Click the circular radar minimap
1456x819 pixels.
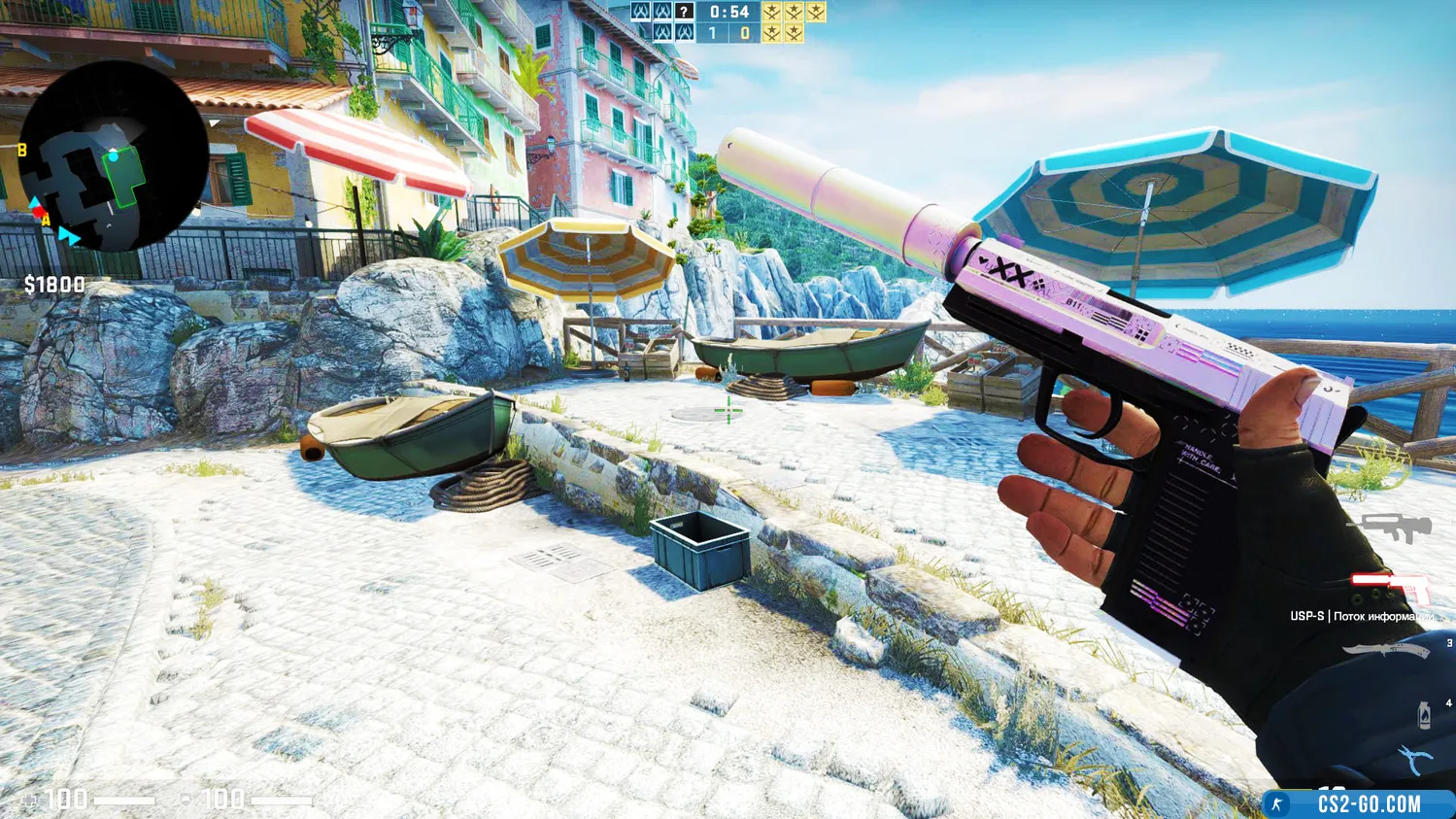[x=113, y=157]
